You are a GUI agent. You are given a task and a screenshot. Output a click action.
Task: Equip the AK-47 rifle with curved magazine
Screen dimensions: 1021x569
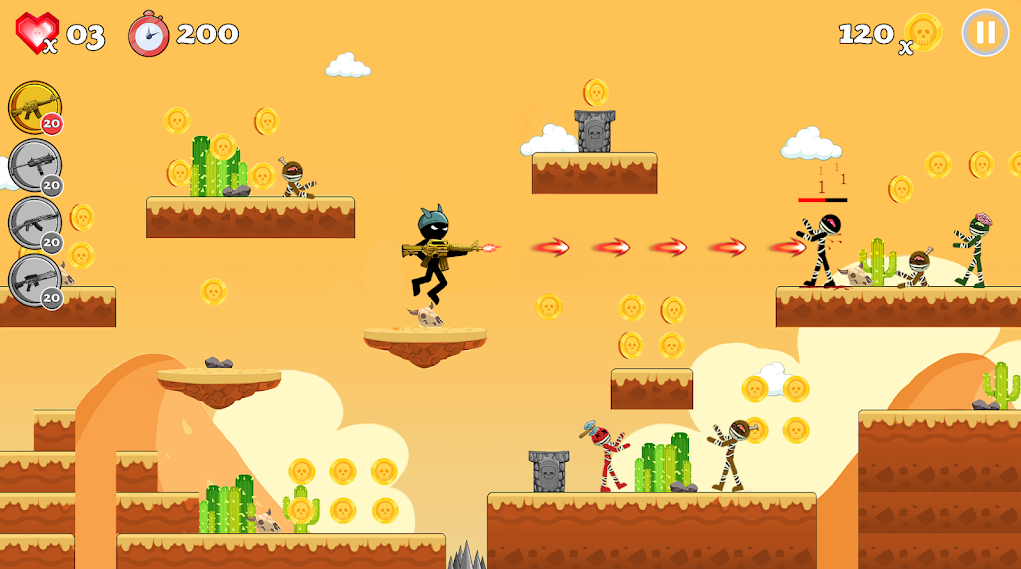pos(35,223)
